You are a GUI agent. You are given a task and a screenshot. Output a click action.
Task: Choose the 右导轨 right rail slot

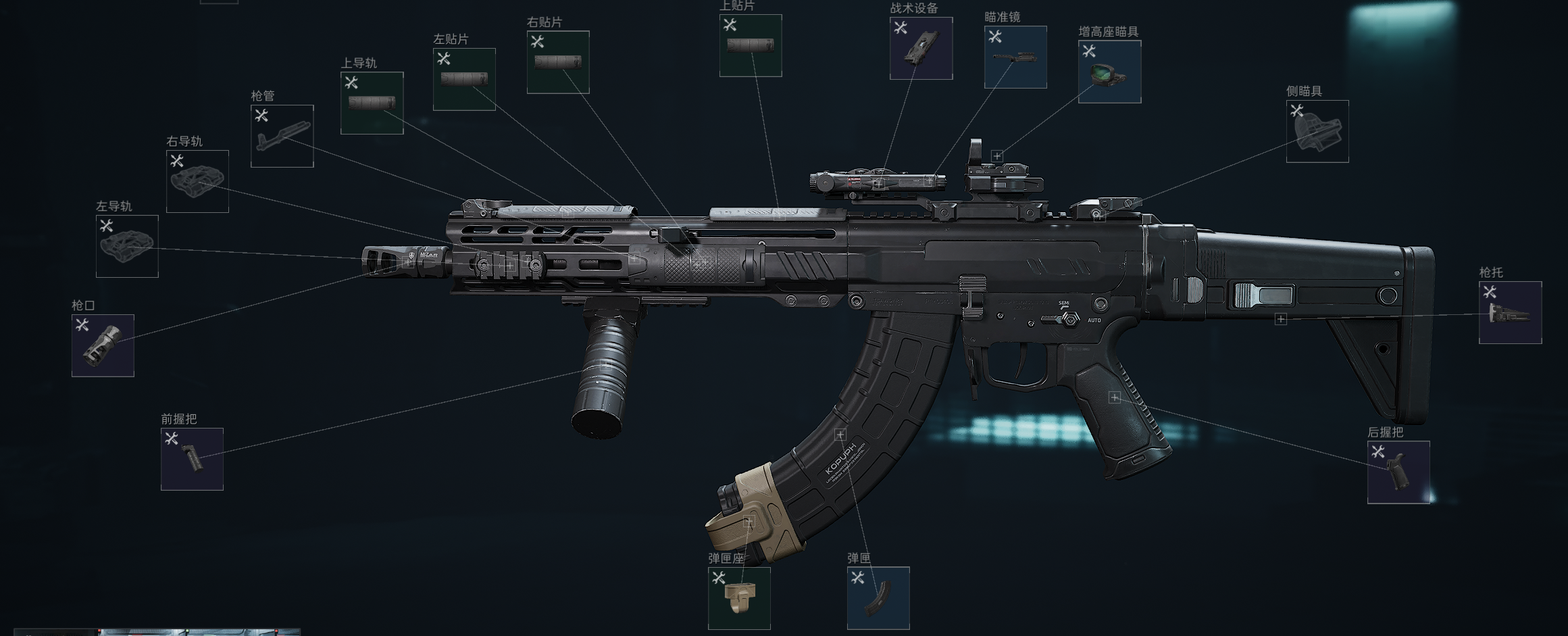197,181
